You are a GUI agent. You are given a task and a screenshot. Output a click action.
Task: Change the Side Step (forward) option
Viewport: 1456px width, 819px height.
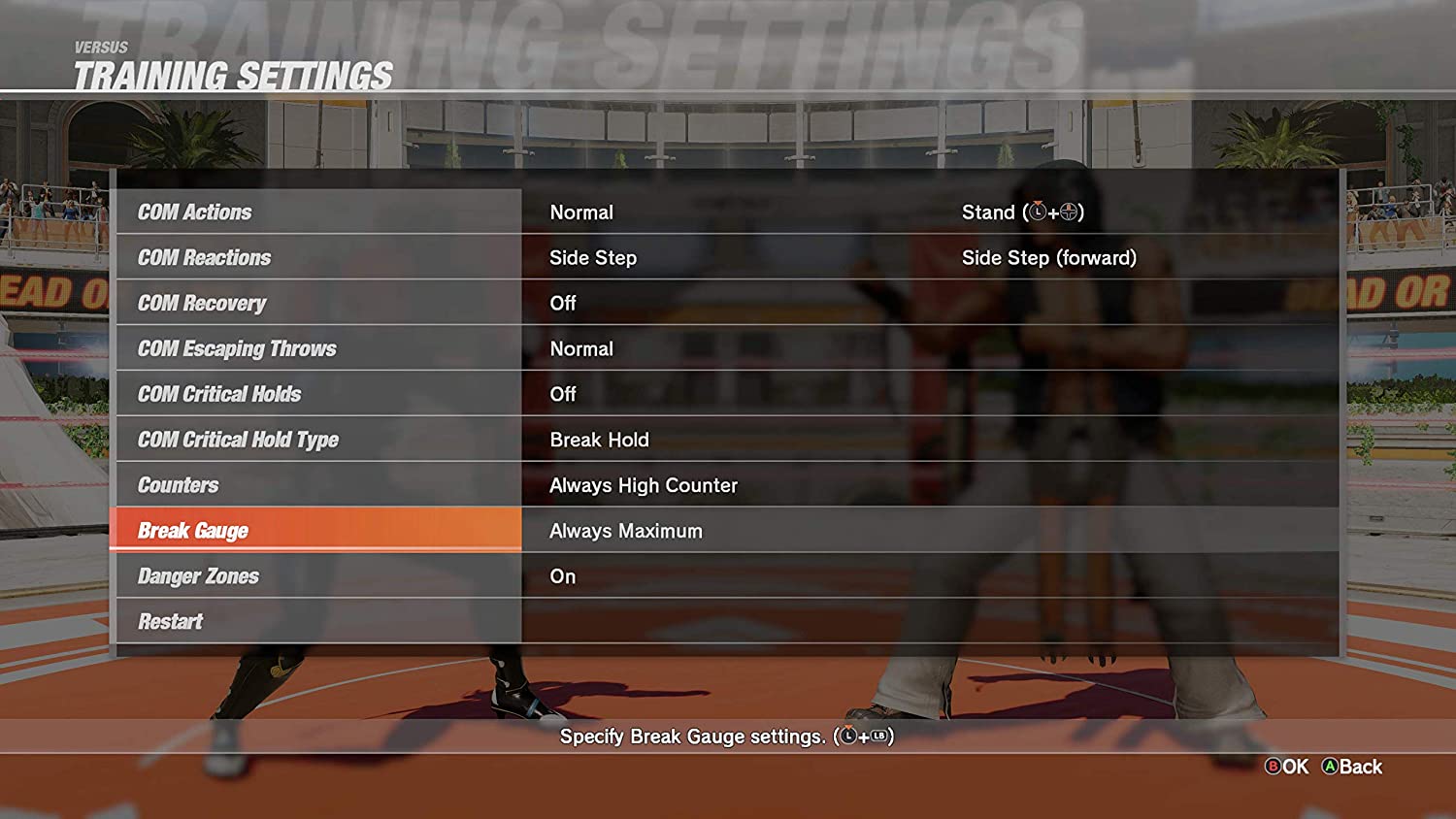[1048, 257]
